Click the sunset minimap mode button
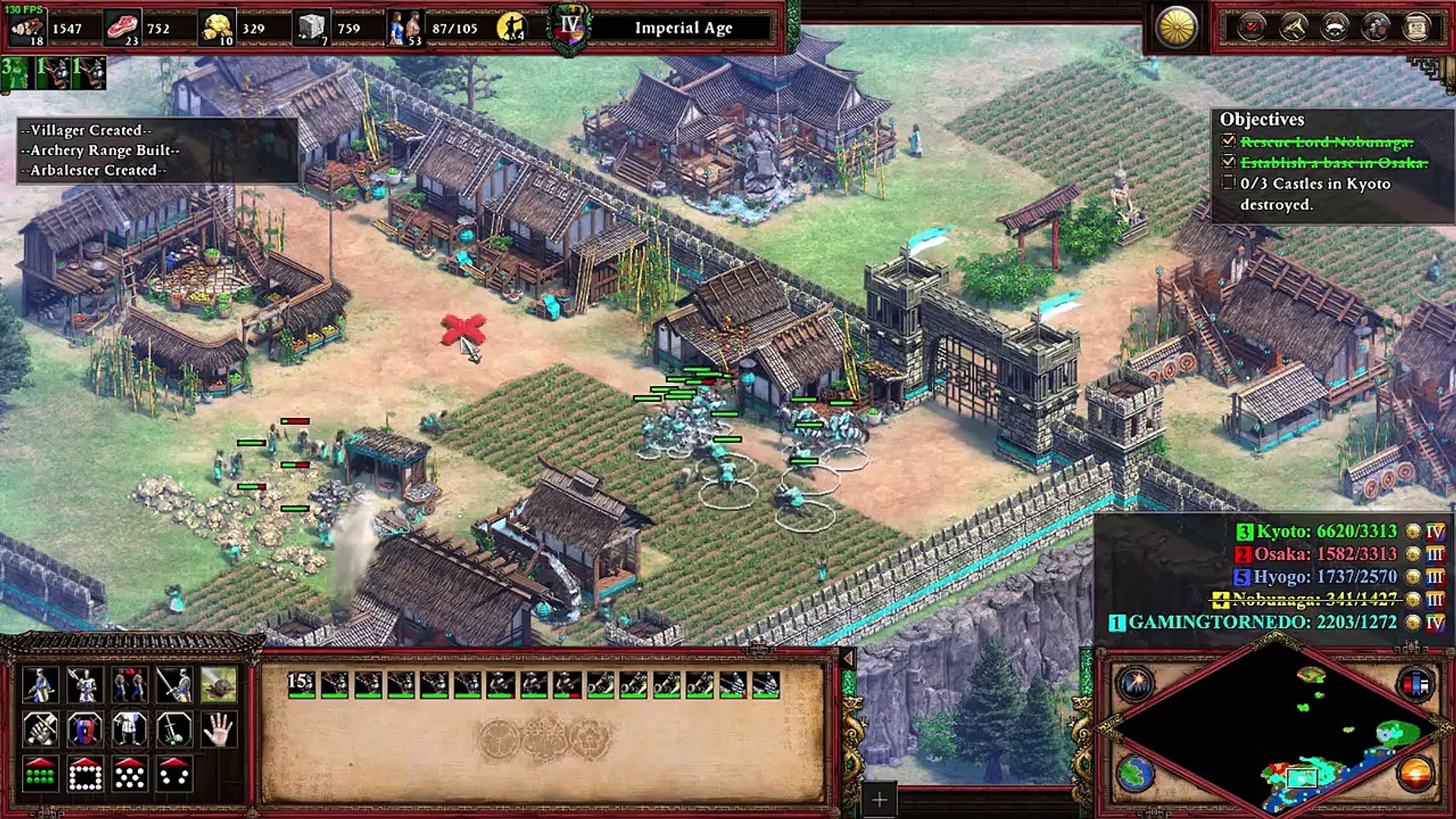Screen dimensions: 1456x819 pos(1415,774)
